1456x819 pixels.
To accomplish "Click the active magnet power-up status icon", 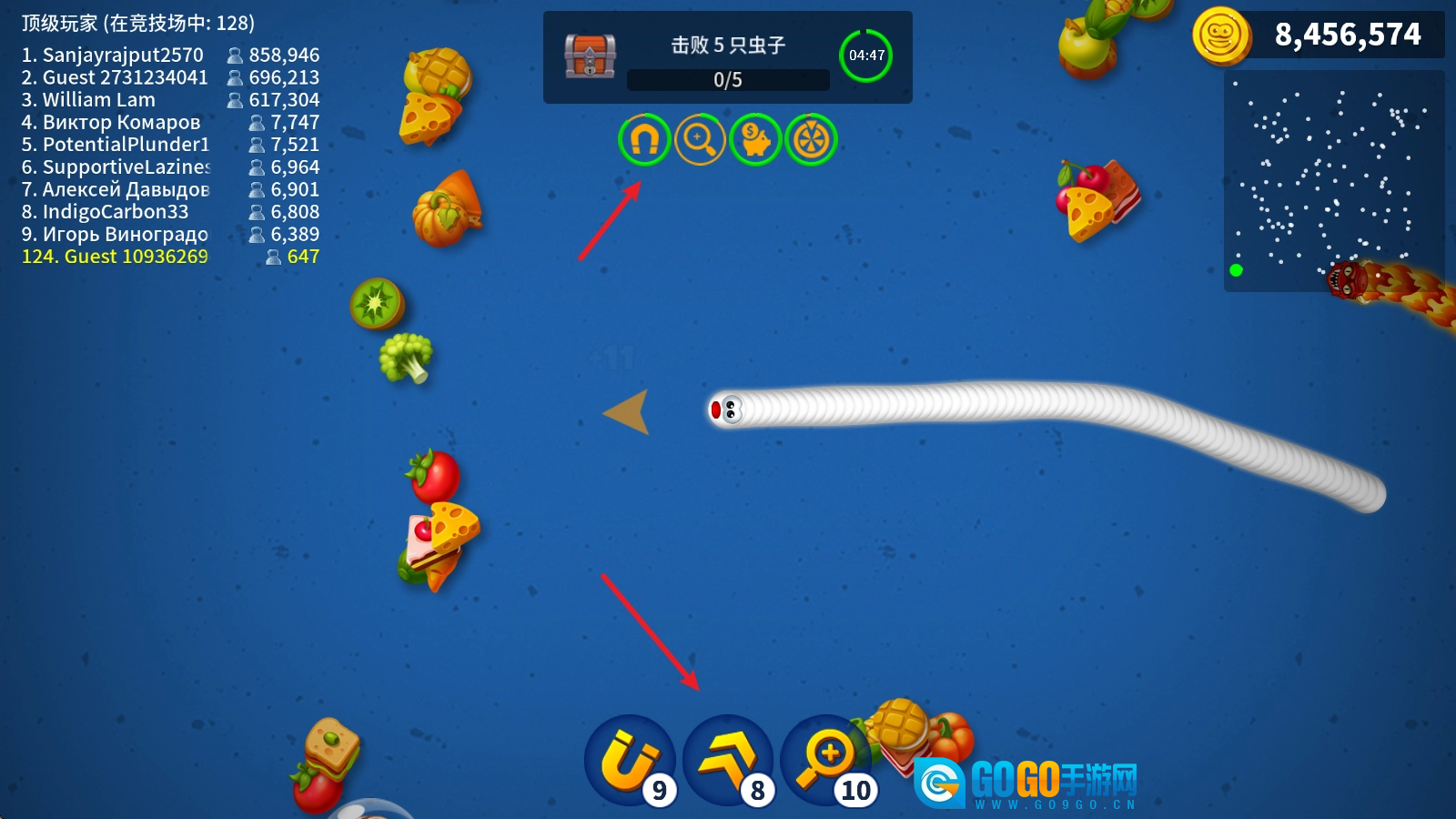I will (644, 140).
